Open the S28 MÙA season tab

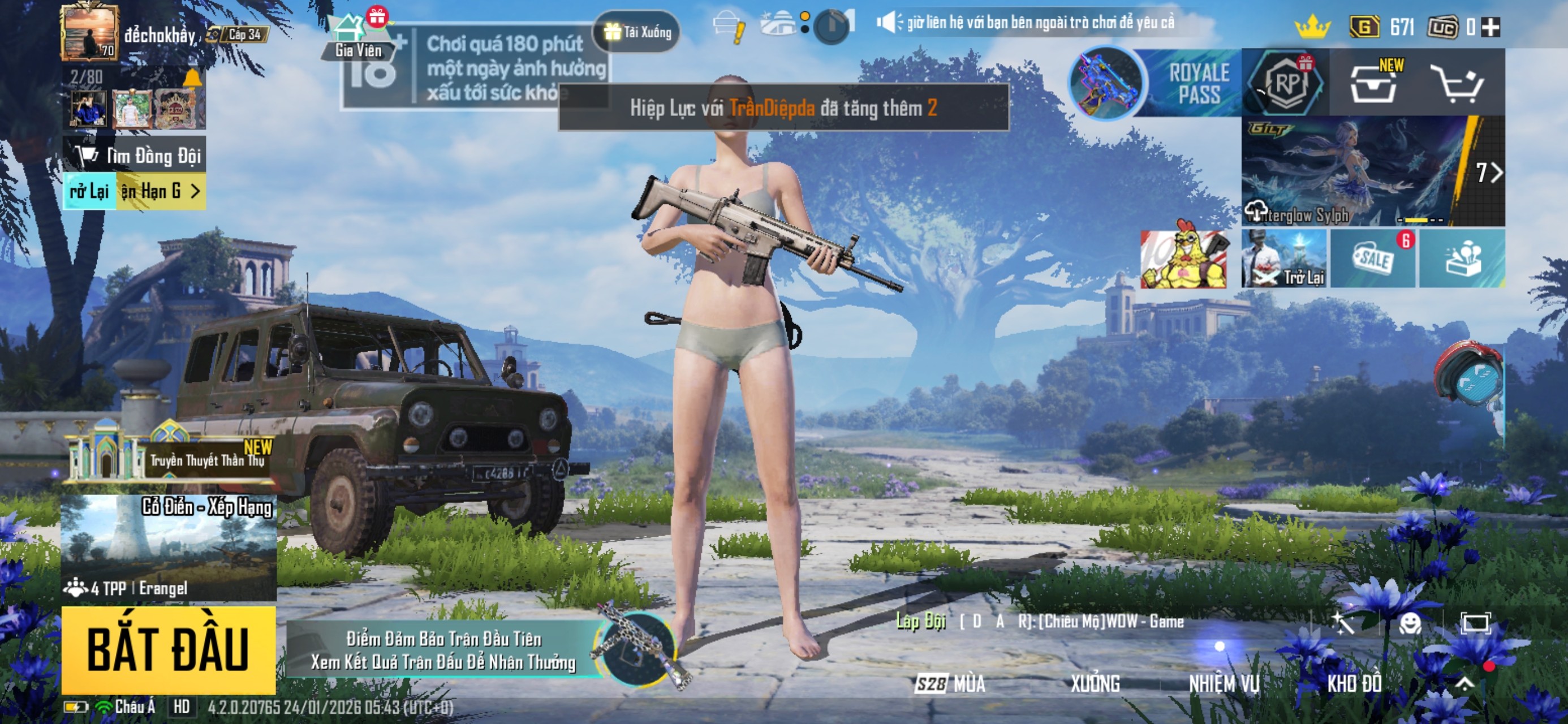(x=950, y=684)
